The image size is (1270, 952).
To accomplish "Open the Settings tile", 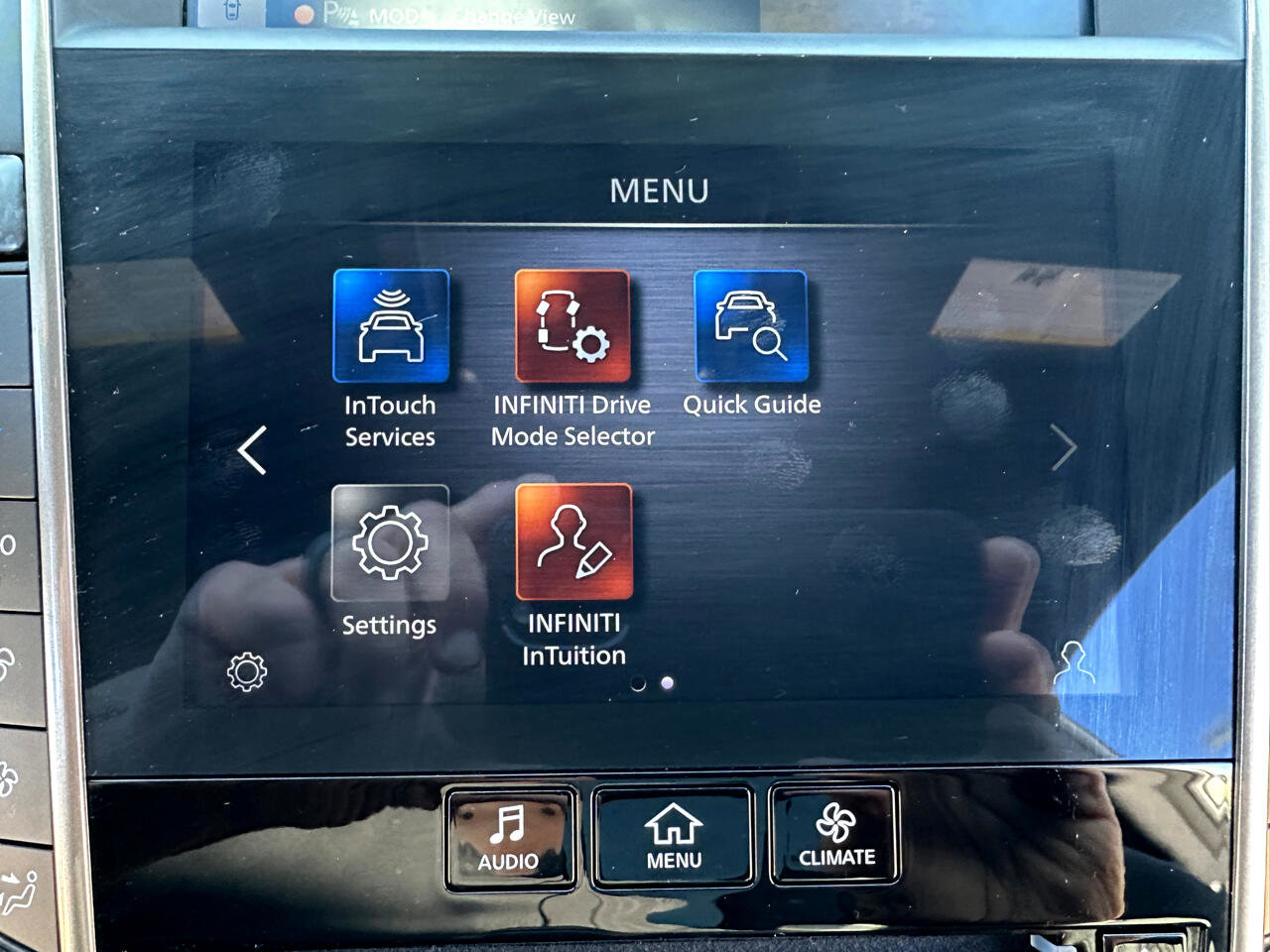I will tap(390, 543).
